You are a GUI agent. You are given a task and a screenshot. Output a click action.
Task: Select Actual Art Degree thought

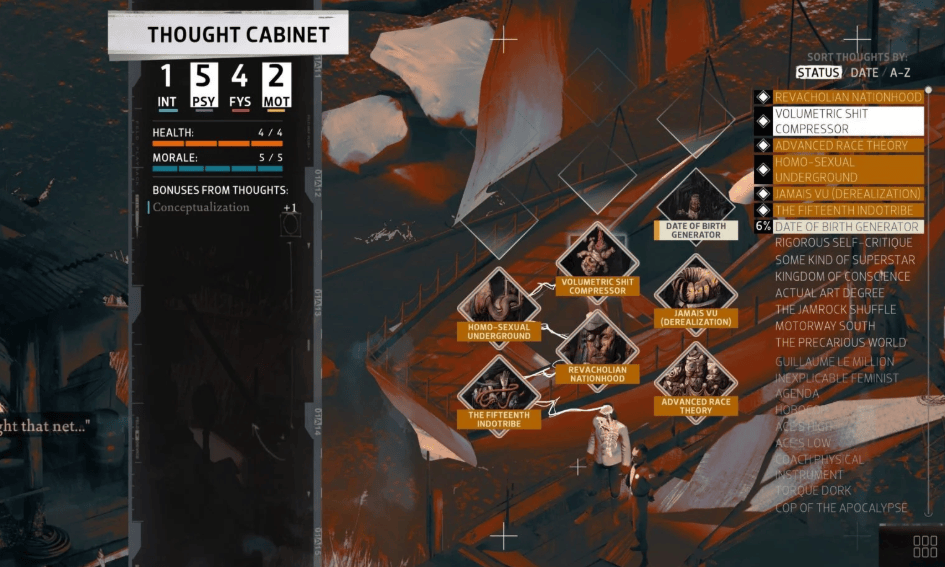coord(829,293)
